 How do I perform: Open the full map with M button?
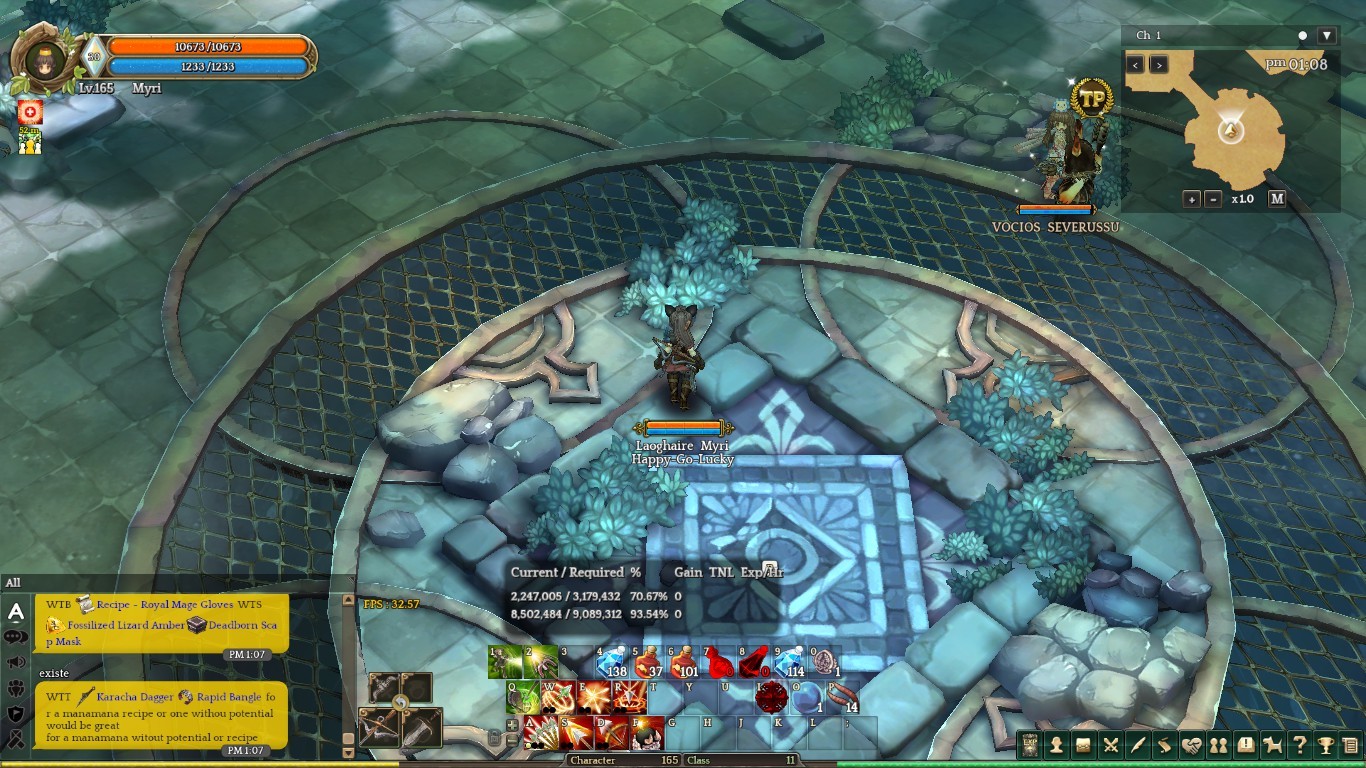point(1277,199)
